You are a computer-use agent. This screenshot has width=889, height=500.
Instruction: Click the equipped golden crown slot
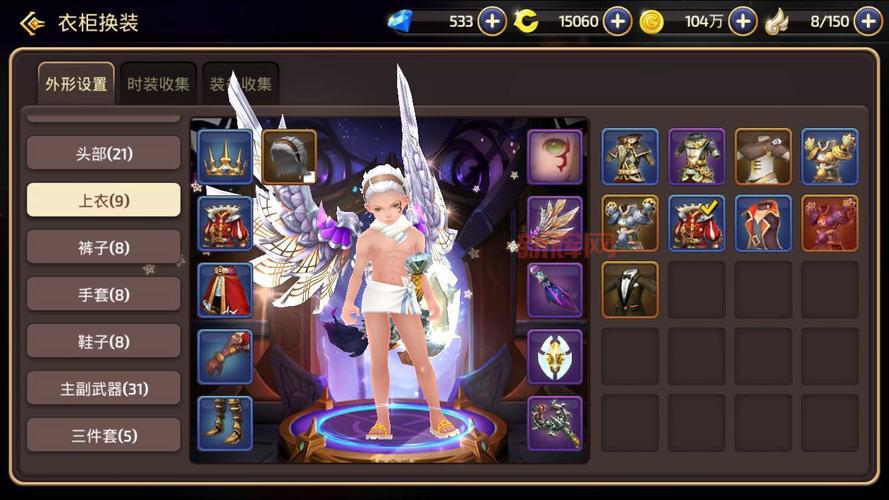point(225,156)
